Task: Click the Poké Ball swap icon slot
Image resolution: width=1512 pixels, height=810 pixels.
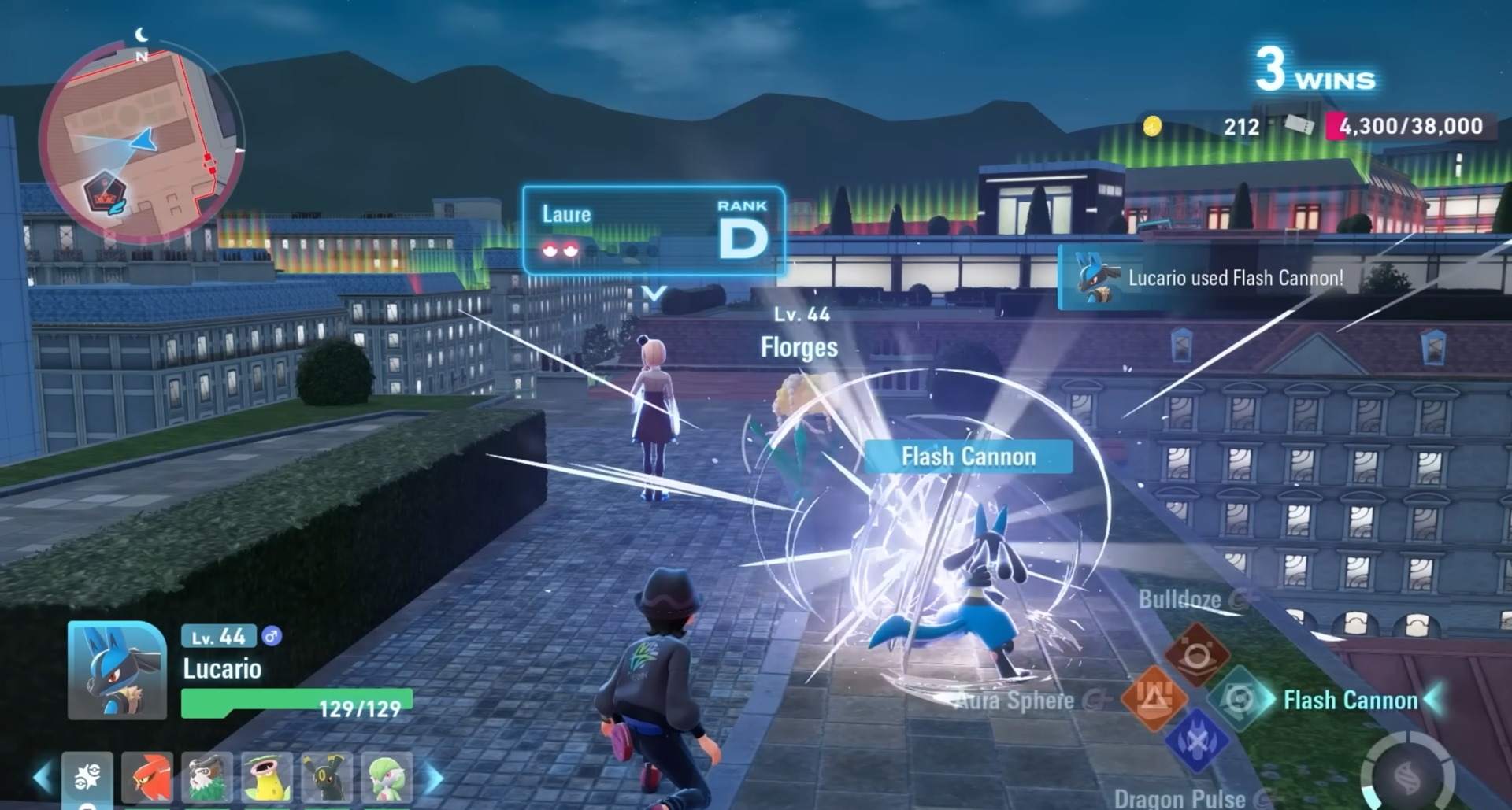Action: [87, 777]
